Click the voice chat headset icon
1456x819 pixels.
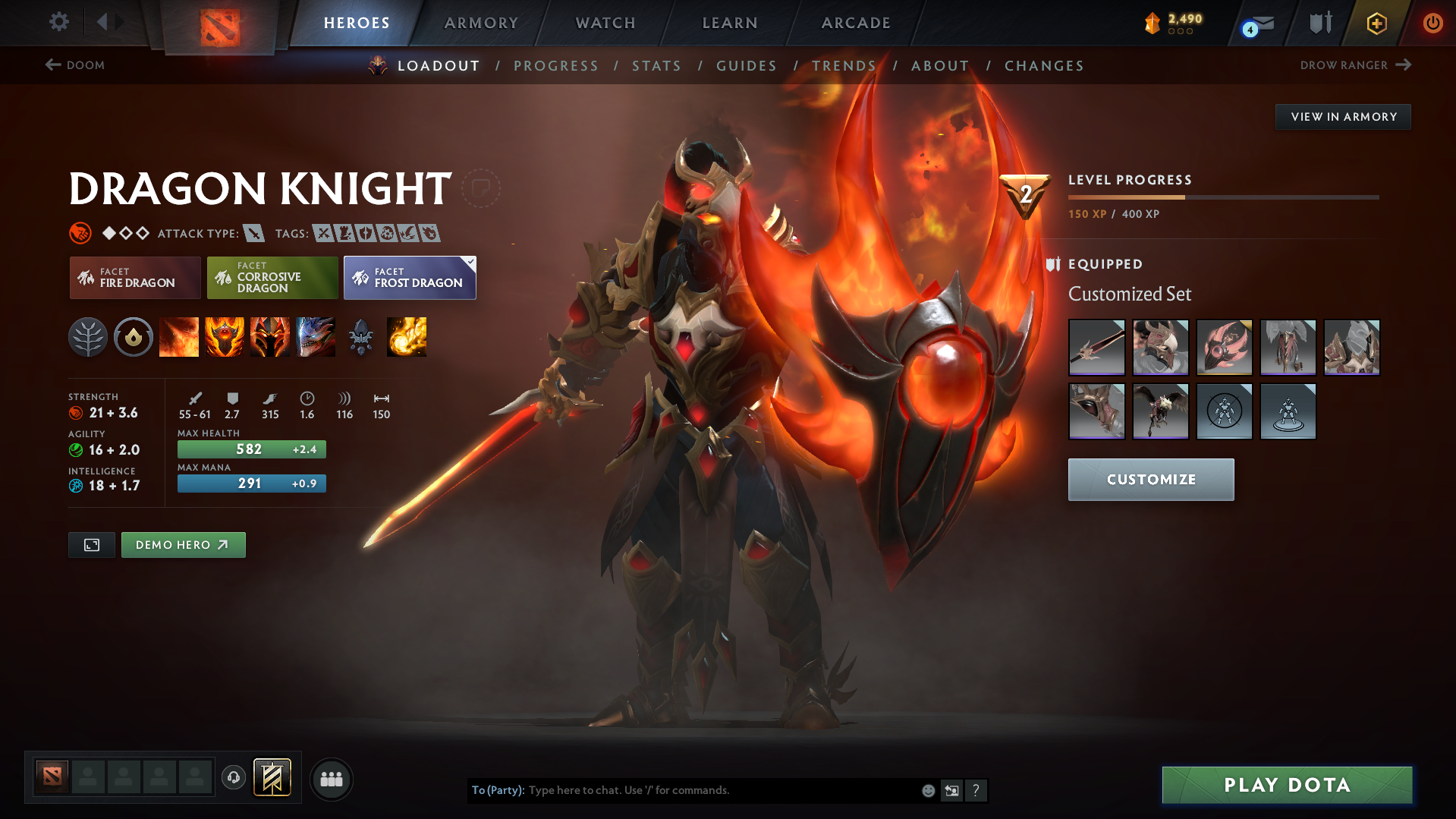(x=234, y=779)
